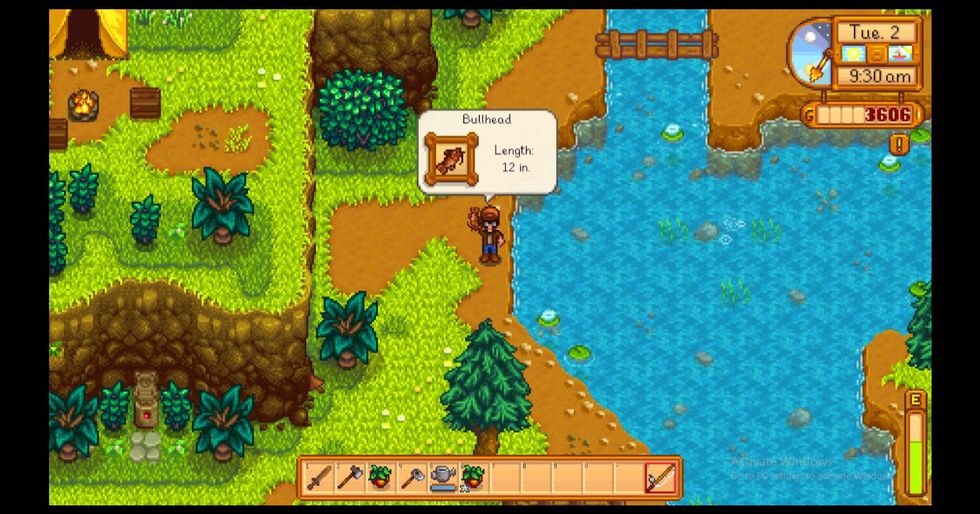
Task: Pick the silver-star leafy plant item slot
Action: 472,478
